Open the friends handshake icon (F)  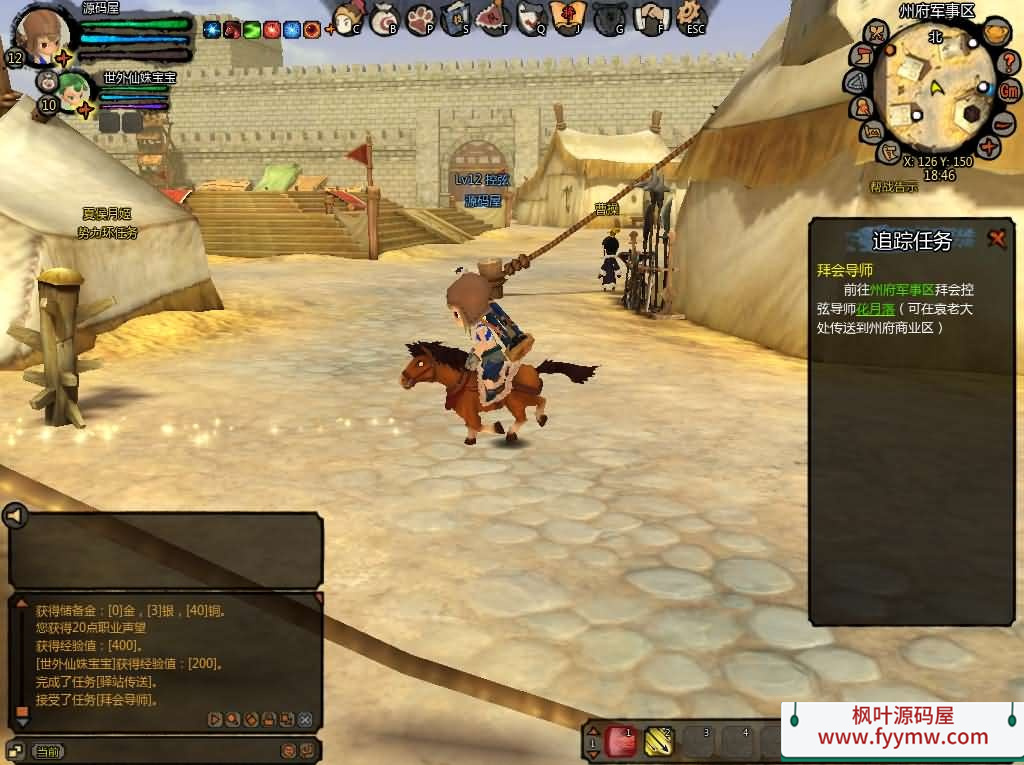pos(651,18)
